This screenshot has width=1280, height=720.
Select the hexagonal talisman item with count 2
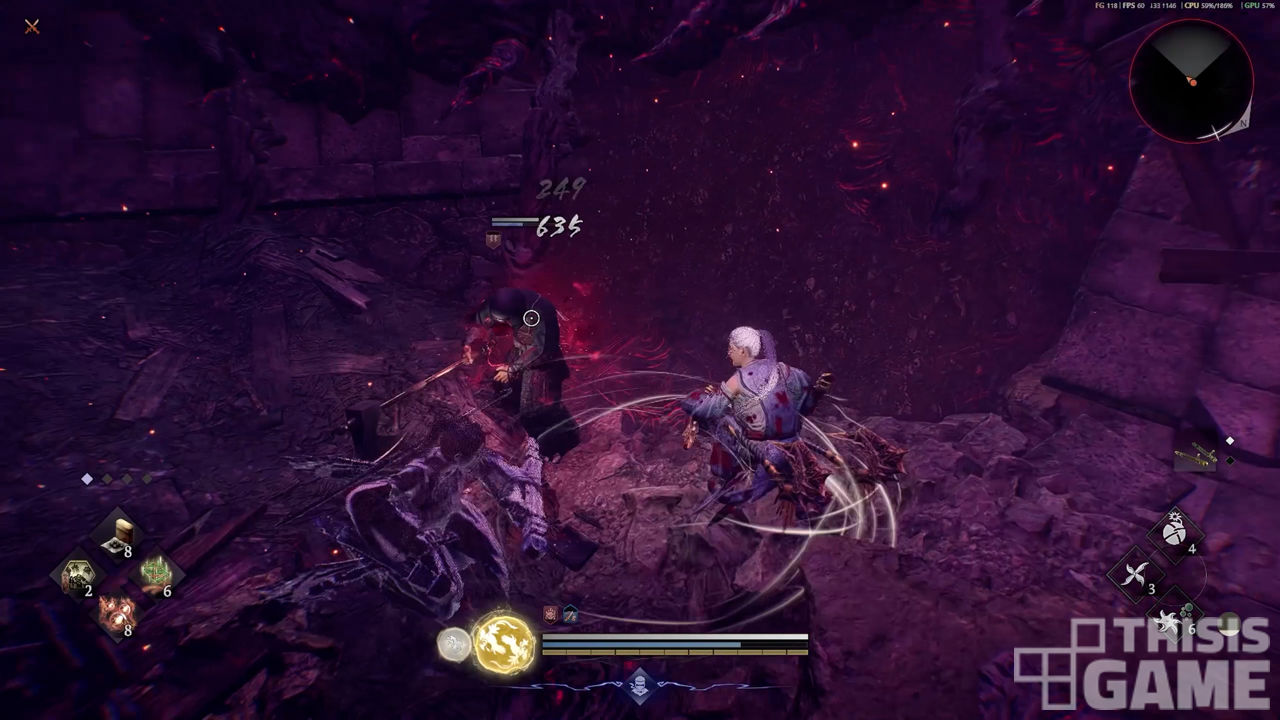[77, 575]
